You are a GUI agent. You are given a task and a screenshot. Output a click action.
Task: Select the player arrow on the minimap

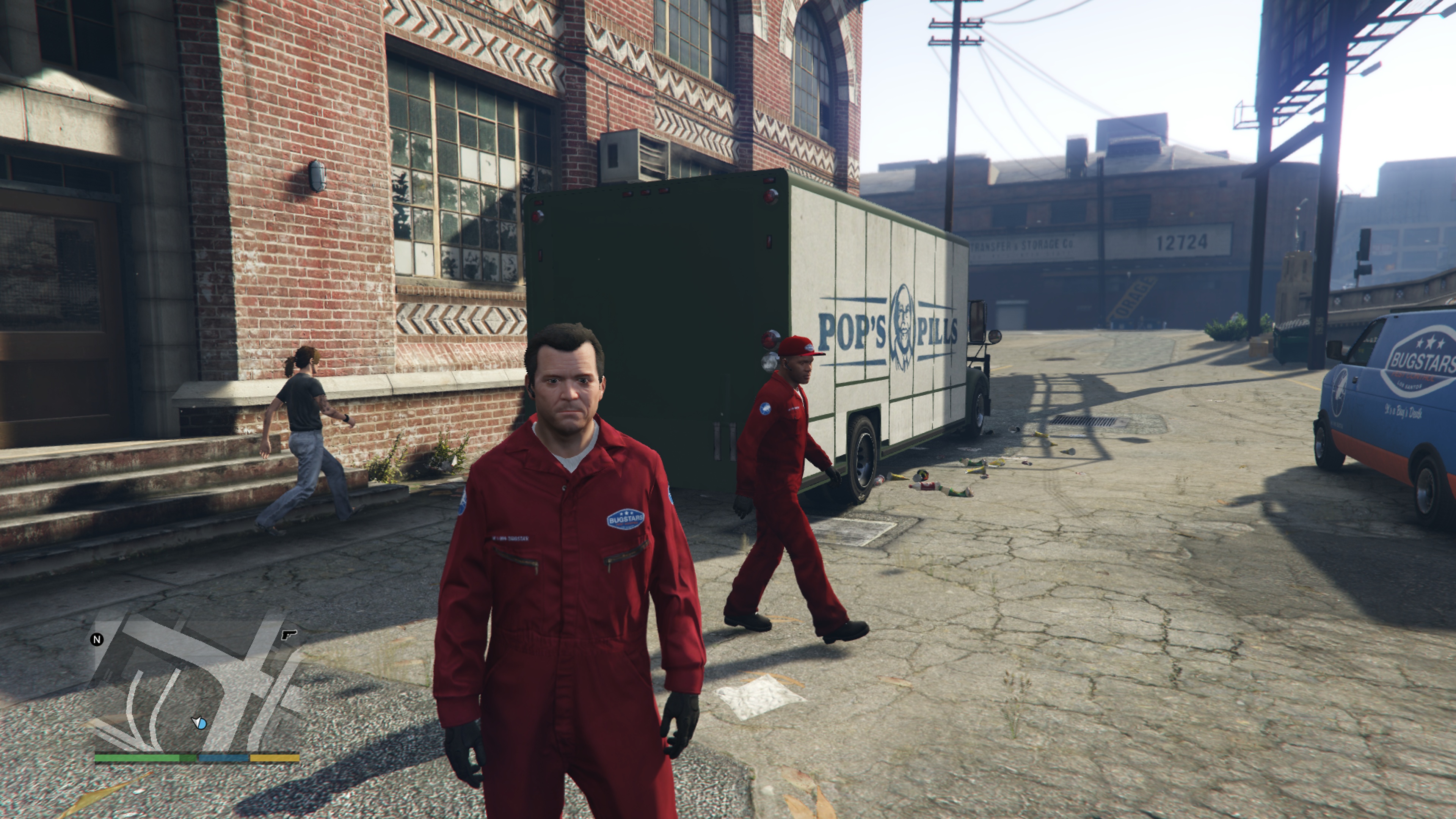[x=199, y=722]
